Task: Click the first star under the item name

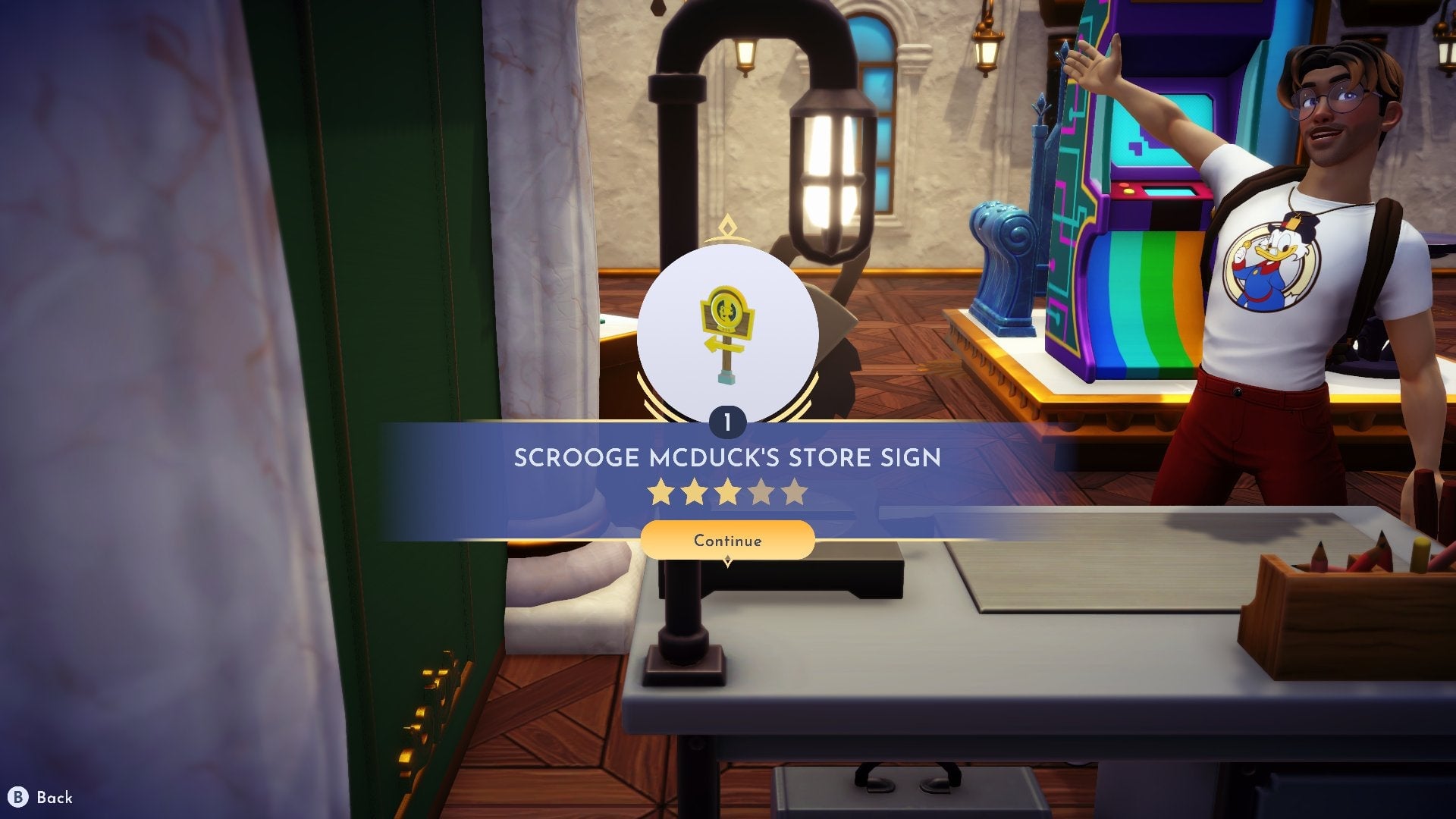Action: (x=660, y=491)
